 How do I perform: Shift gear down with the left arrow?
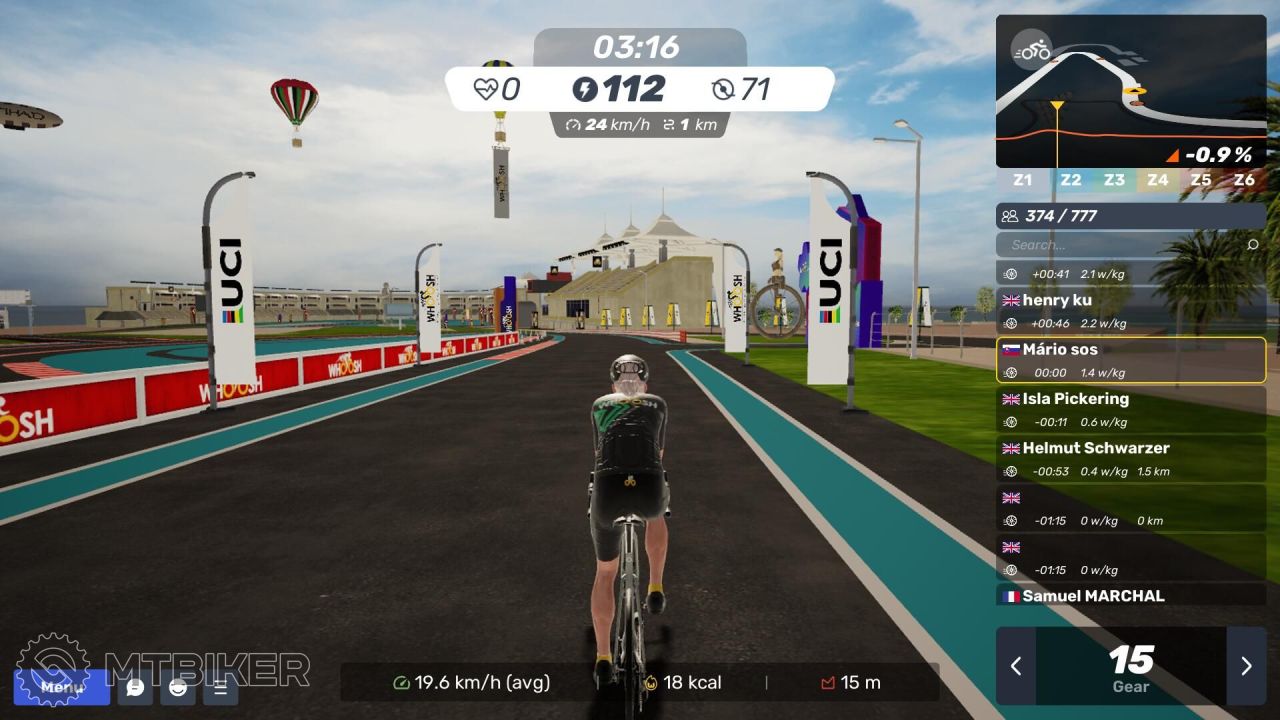[x=1016, y=666]
